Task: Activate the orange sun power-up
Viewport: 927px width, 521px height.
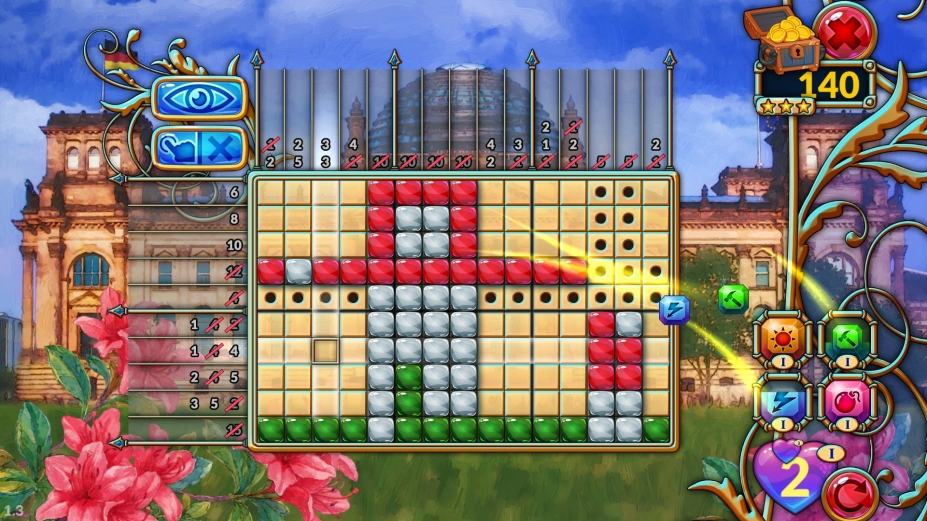Action: [780, 338]
